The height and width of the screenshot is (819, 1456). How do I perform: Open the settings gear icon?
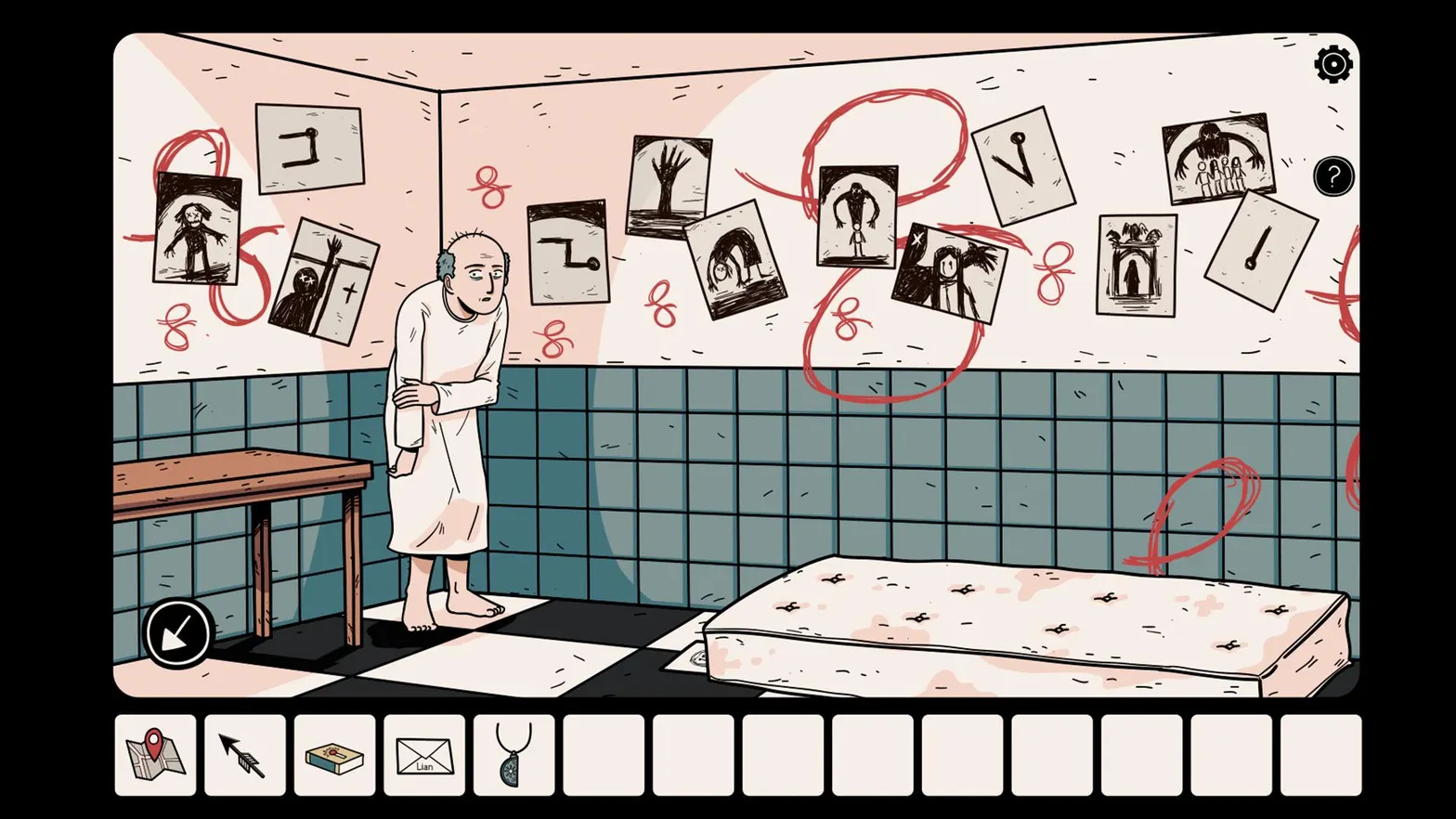[x=1332, y=64]
